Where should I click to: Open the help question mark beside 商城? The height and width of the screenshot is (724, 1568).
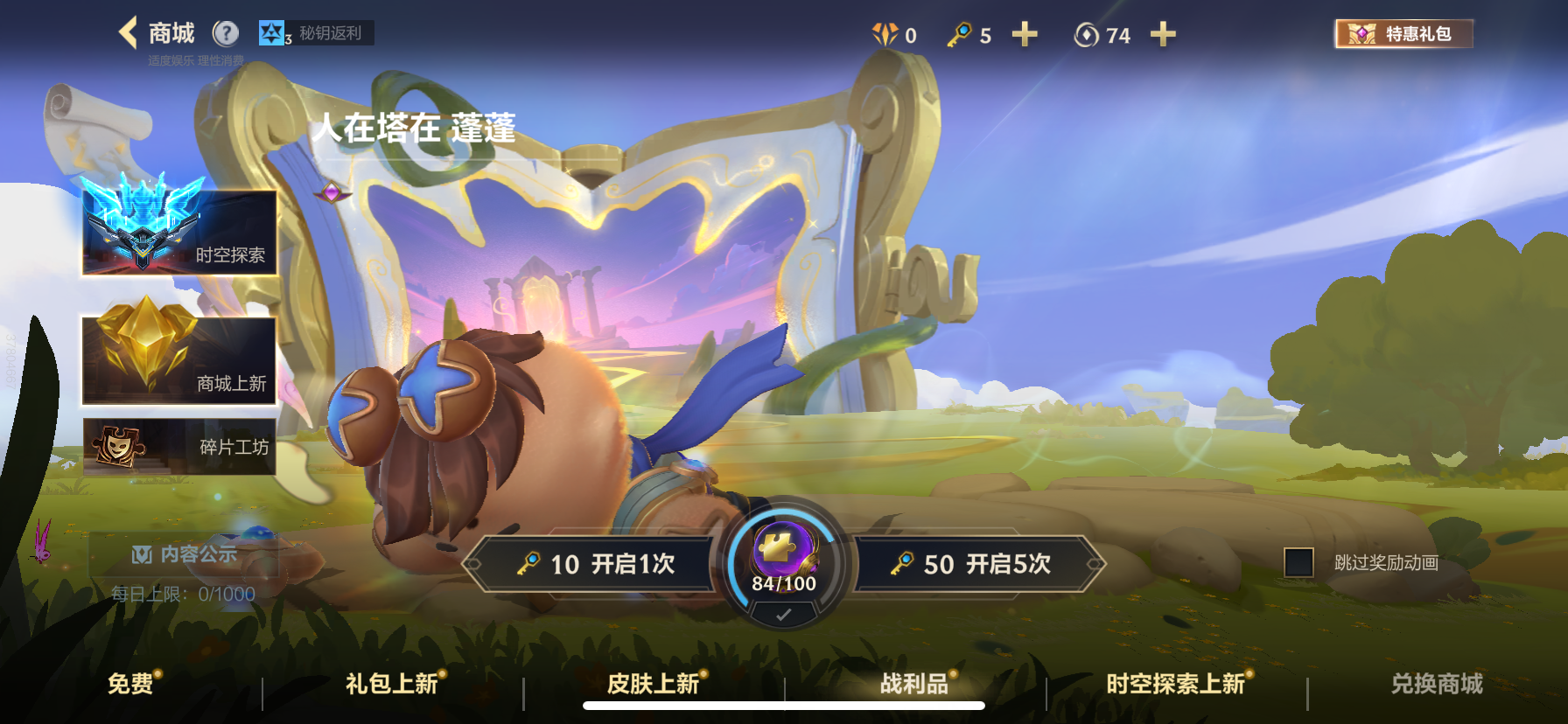pos(226,33)
